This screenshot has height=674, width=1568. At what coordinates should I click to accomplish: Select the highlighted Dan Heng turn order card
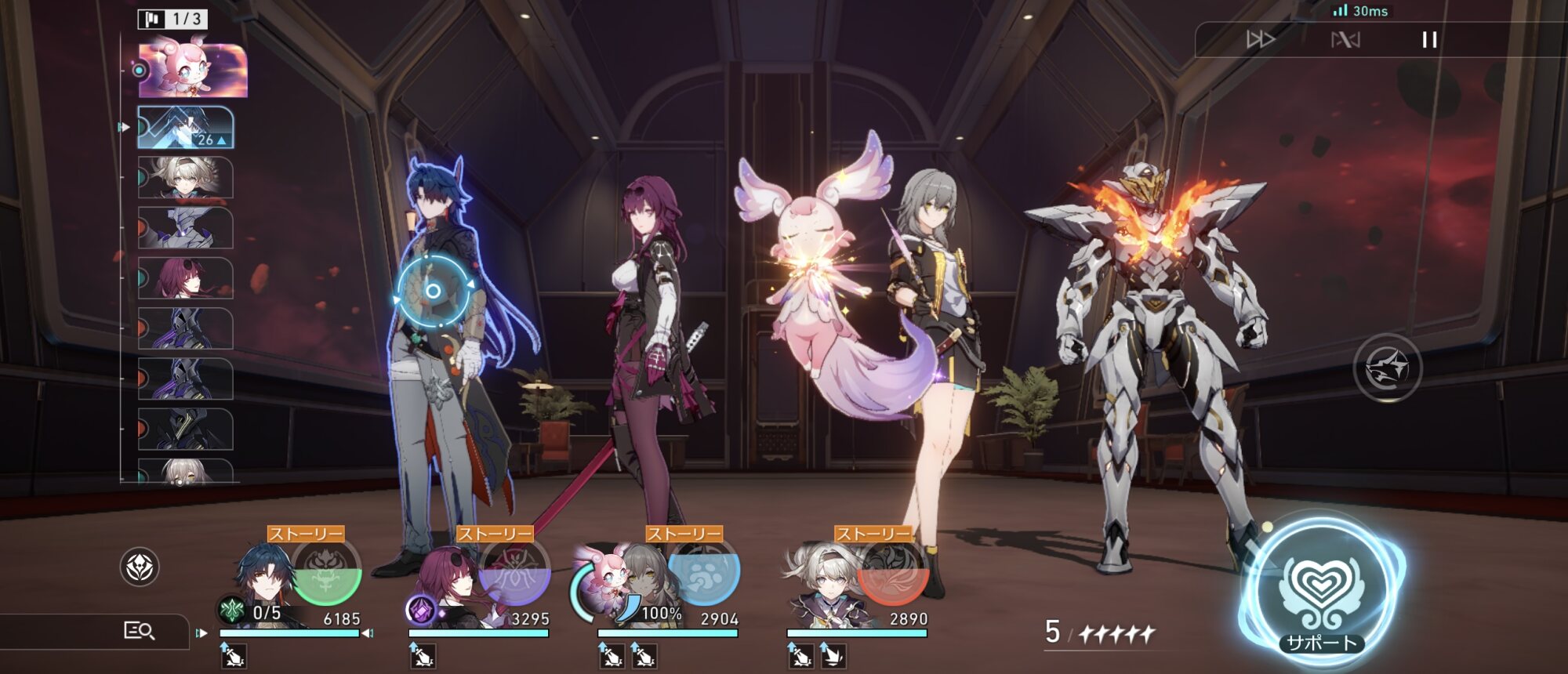tap(186, 128)
